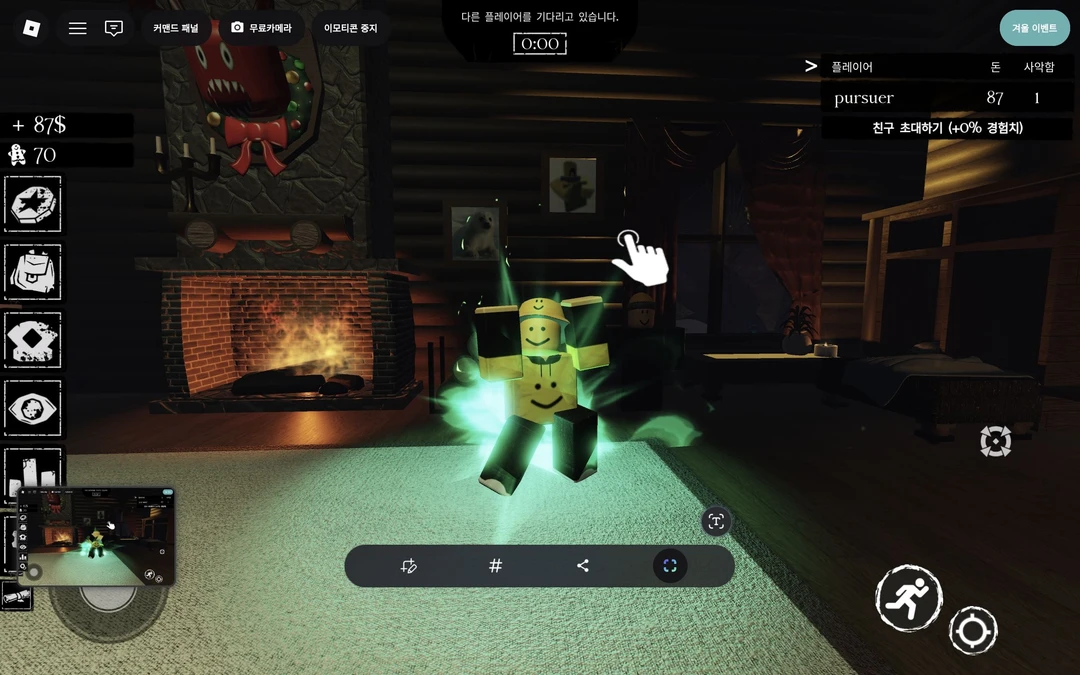Image resolution: width=1080 pixels, height=675 pixels.
Task: Open the Roblox logo menu
Action: (x=31, y=28)
